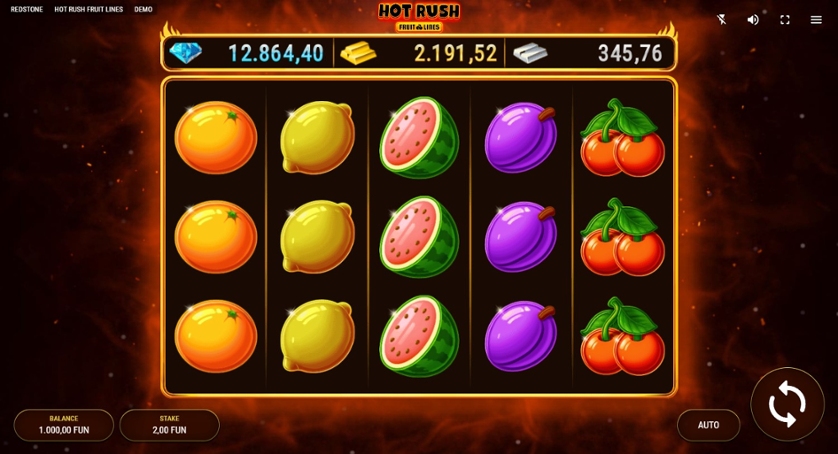Open the hamburger menu

click(x=816, y=19)
